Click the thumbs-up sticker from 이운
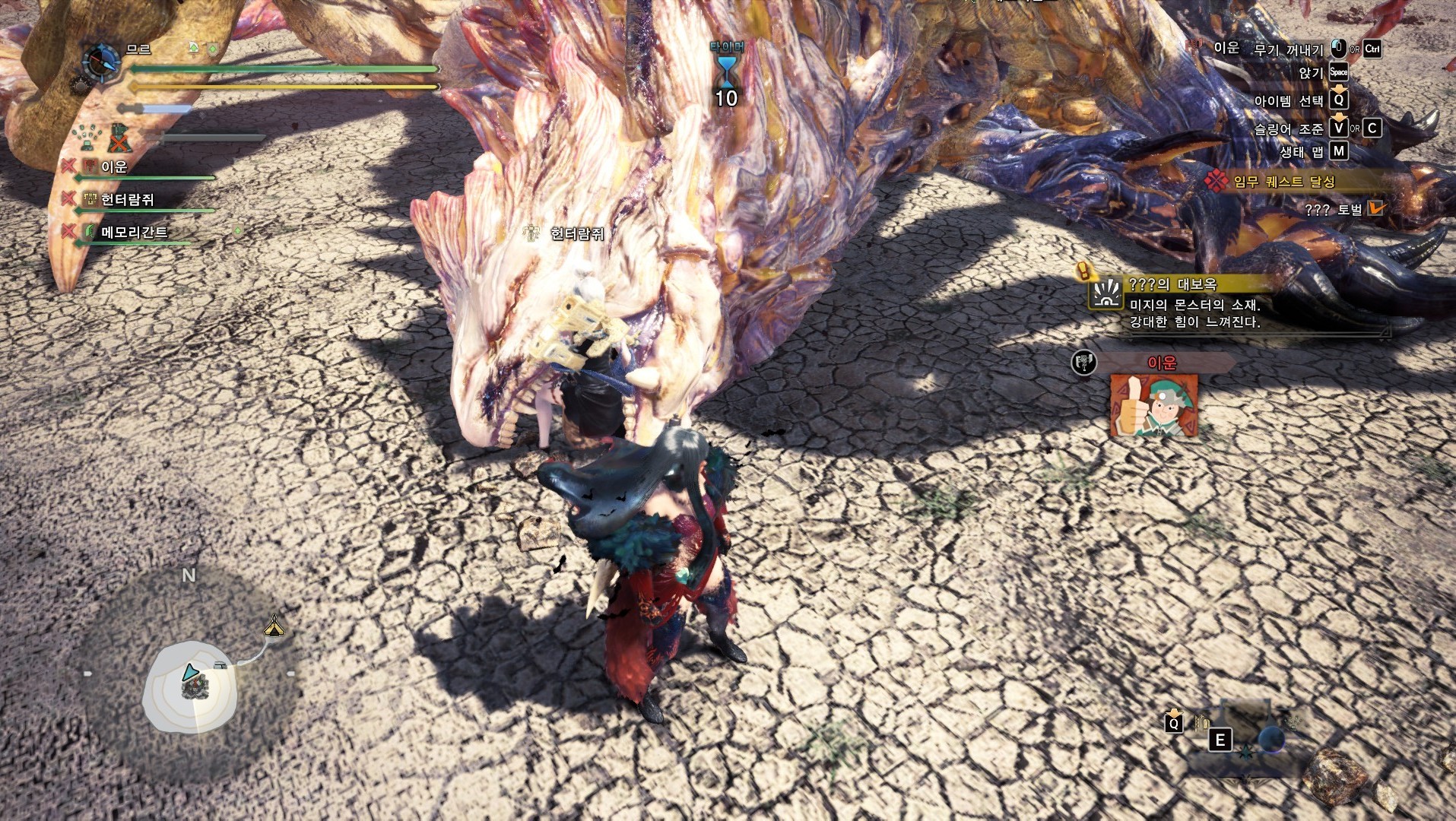Screen dimensions: 1456x821 pos(1153,407)
